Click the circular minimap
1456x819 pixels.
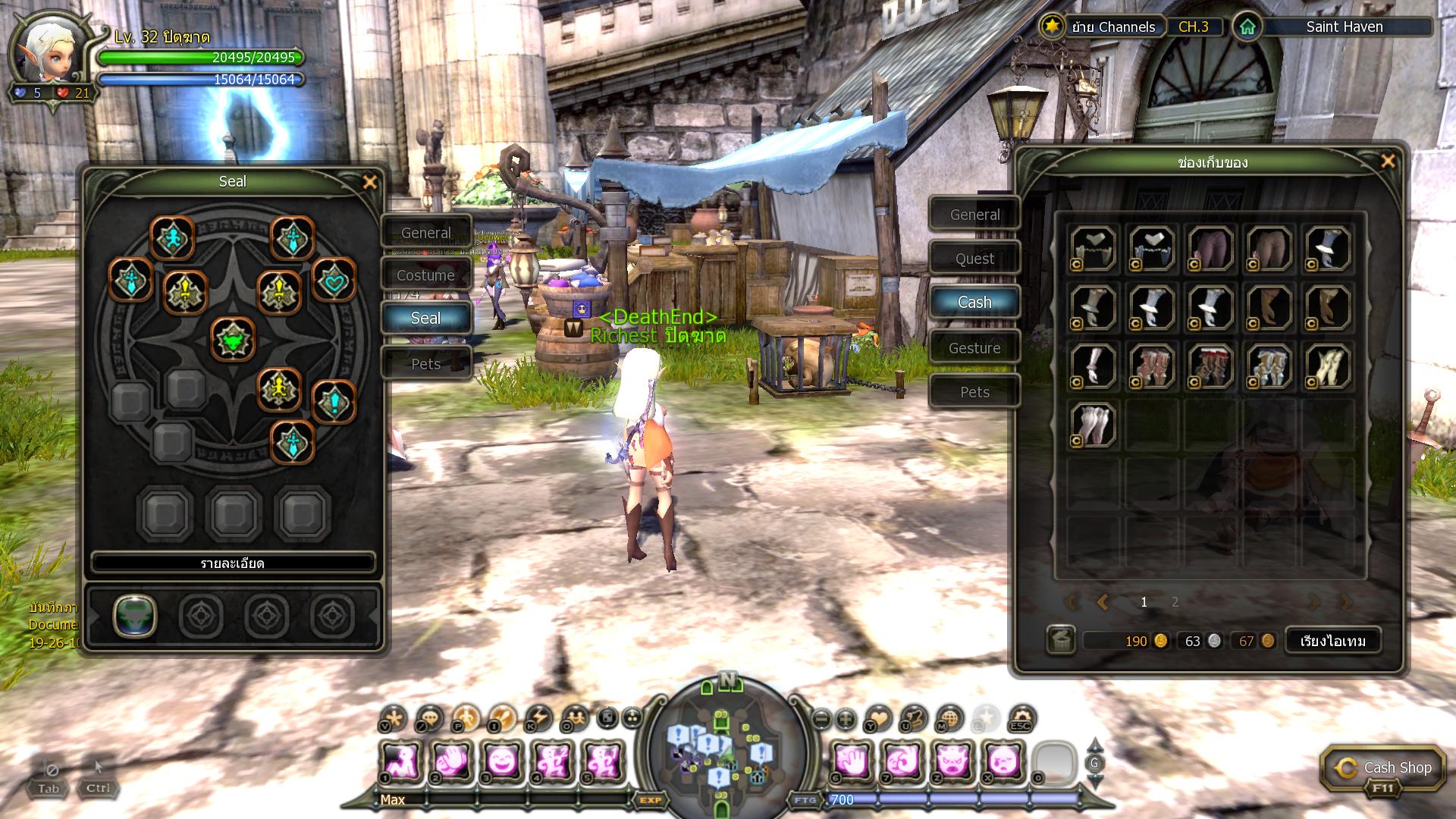coord(726,747)
